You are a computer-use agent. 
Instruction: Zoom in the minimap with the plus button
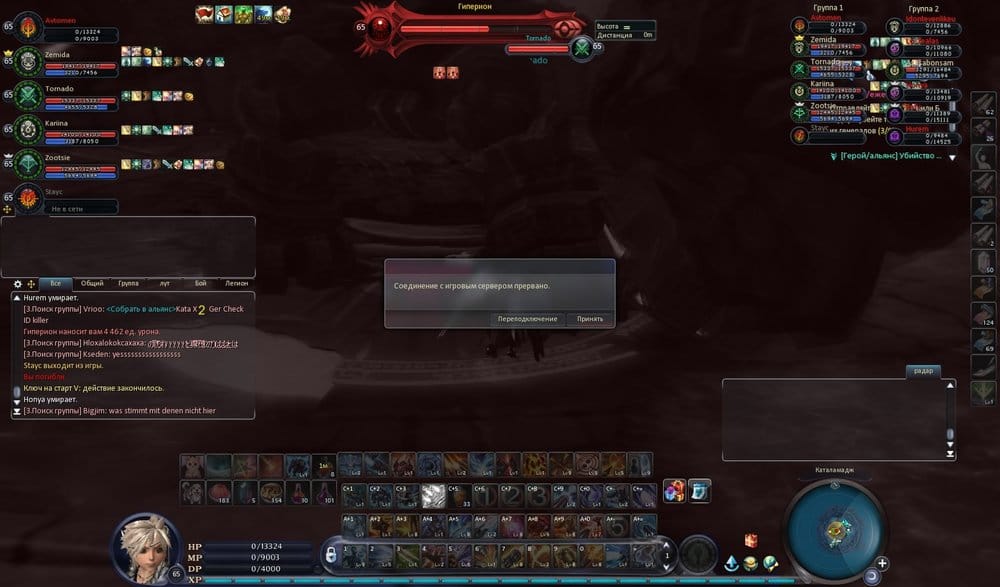click(x=882, y=563)
